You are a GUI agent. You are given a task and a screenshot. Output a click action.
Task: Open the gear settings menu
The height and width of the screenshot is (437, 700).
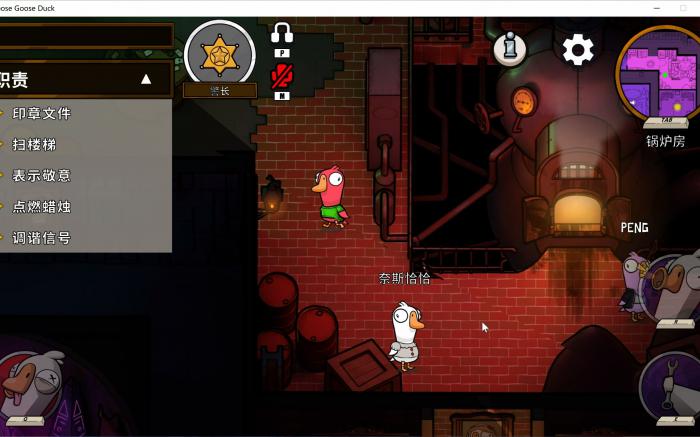[578, 50]
